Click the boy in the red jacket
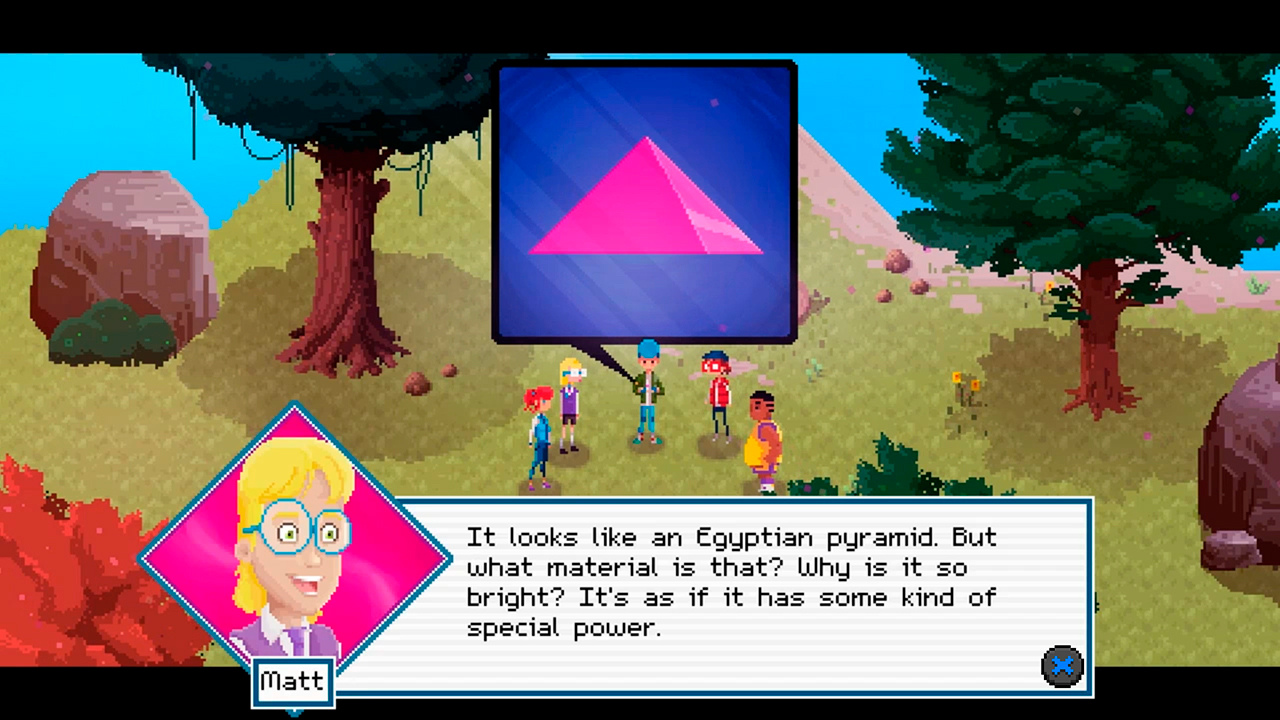The image size is (1280, 720). 718,400
